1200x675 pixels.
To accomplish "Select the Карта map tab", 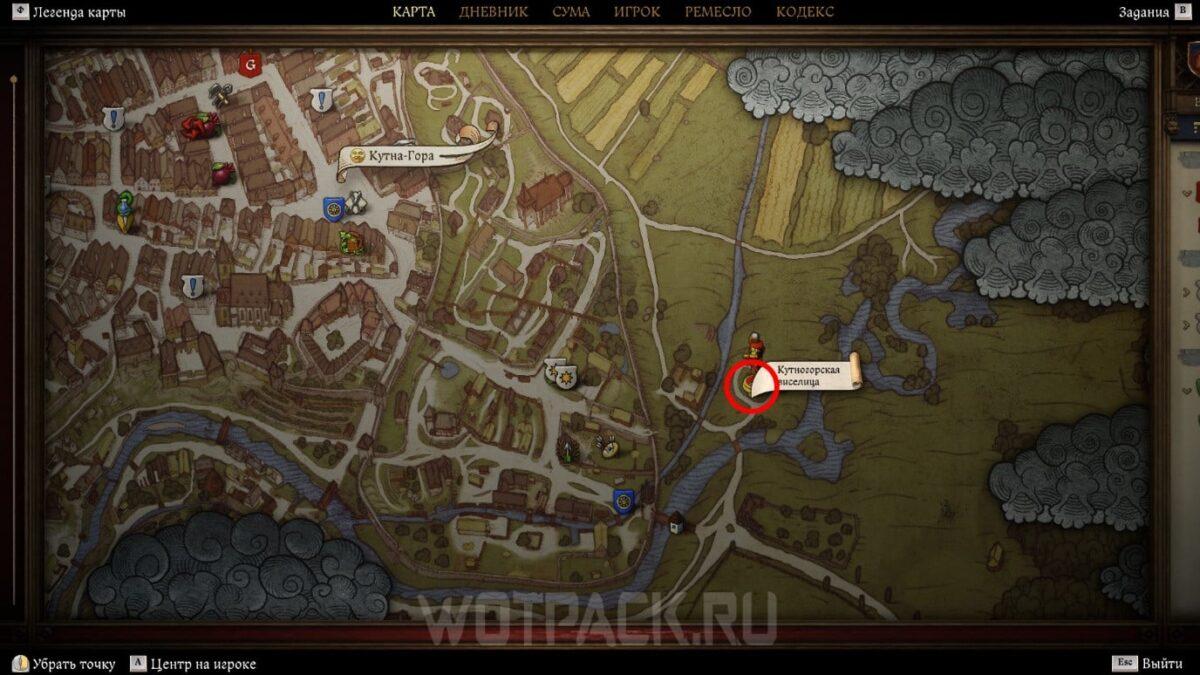I will (x=413, y=12).
